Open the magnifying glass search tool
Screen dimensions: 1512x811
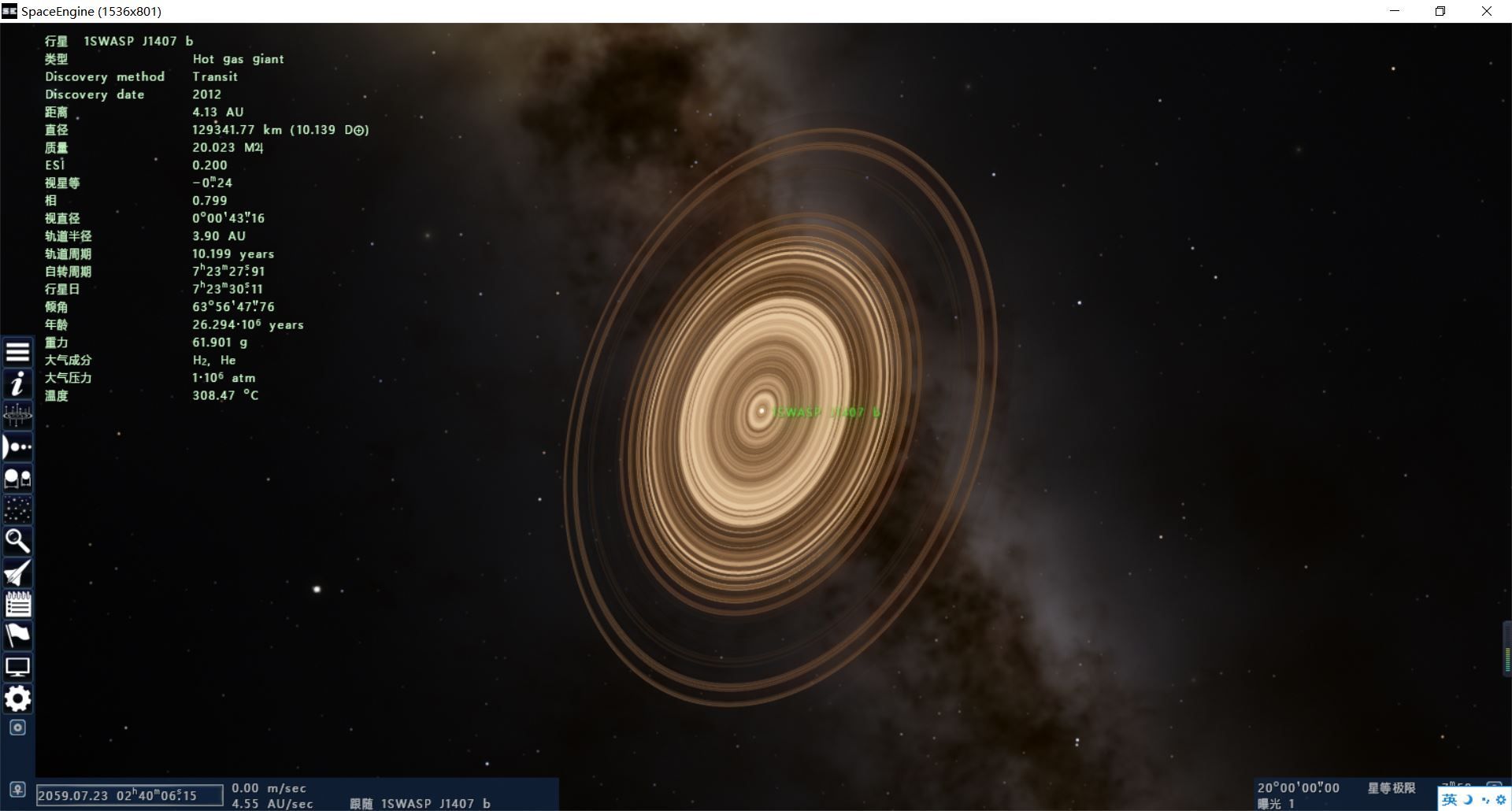(x=17, y=541)
